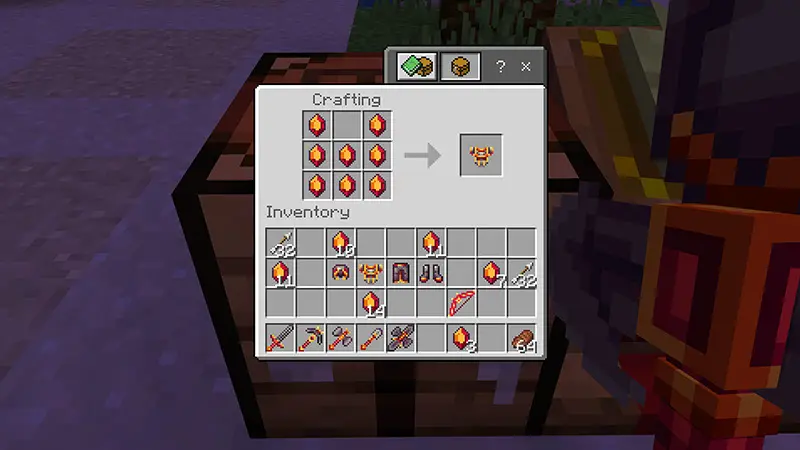This screenshot has width=800, height=450.
Task: Select the hoe in the hotbar
Action: (371, 339)
